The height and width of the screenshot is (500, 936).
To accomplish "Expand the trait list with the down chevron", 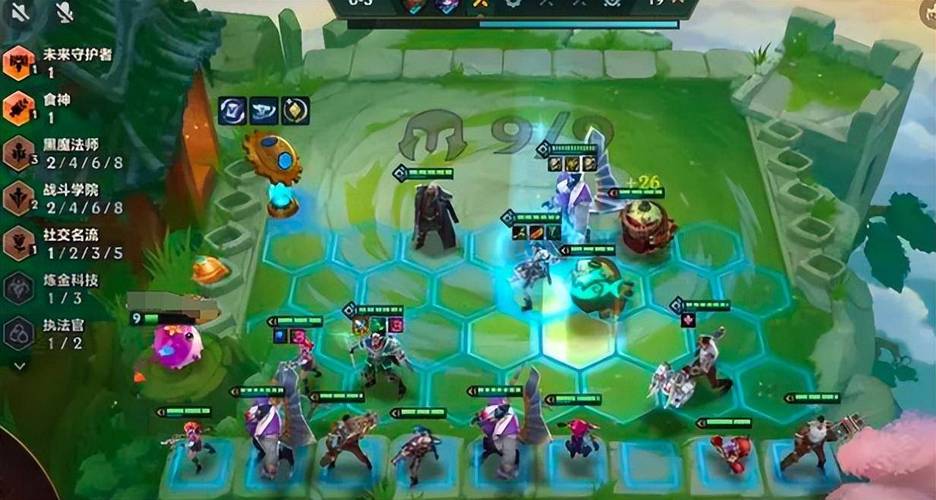I will pos(20,366).
